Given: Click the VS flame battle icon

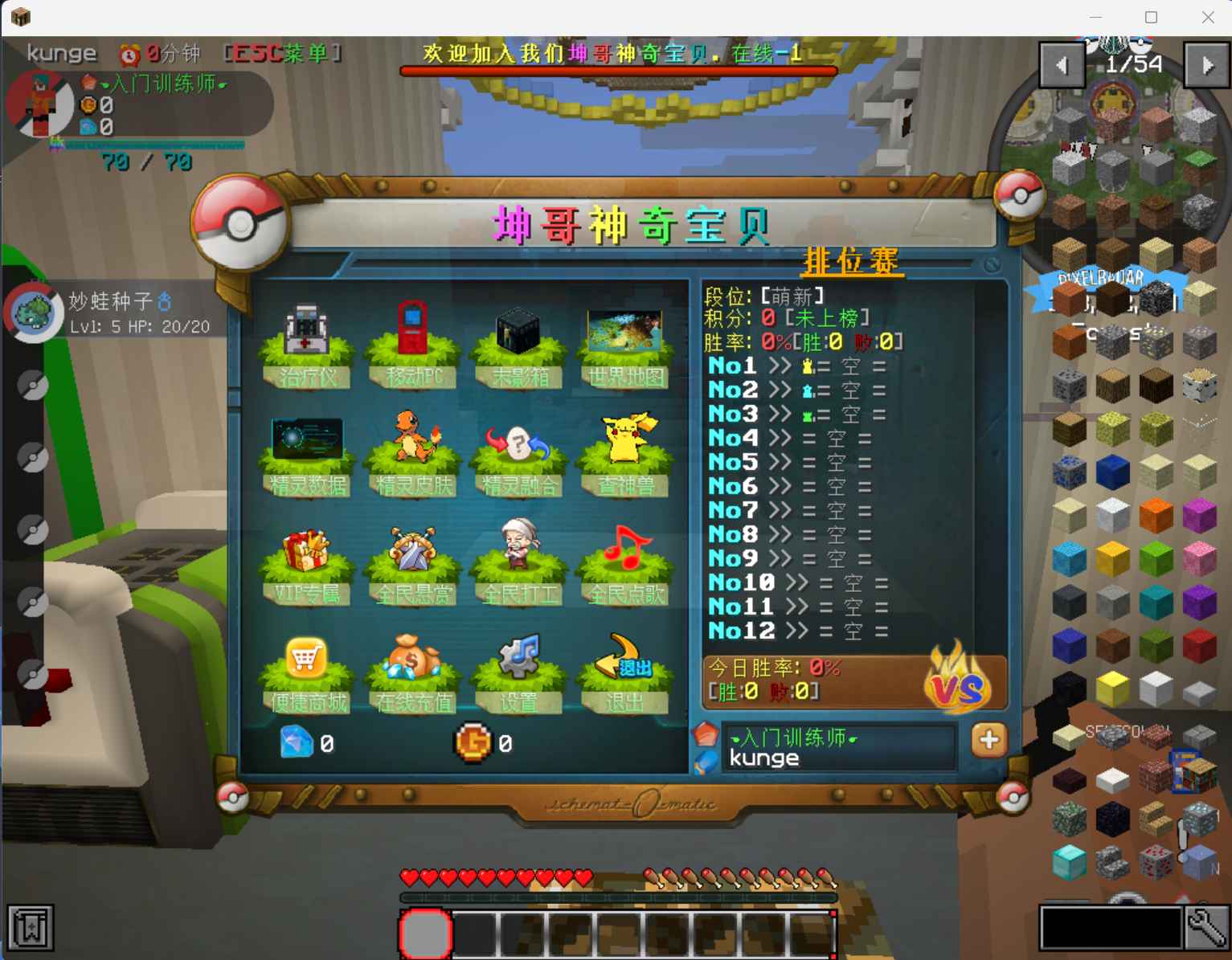Looking at the screenshot, I should point(960,684).
